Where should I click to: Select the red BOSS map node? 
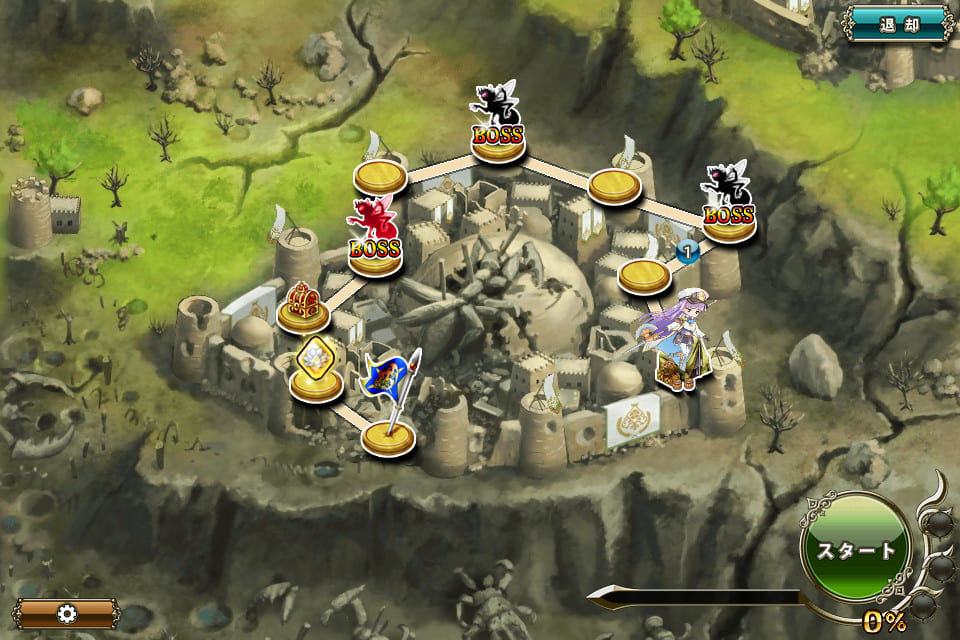pyautogui.click(x=375, y=240)
